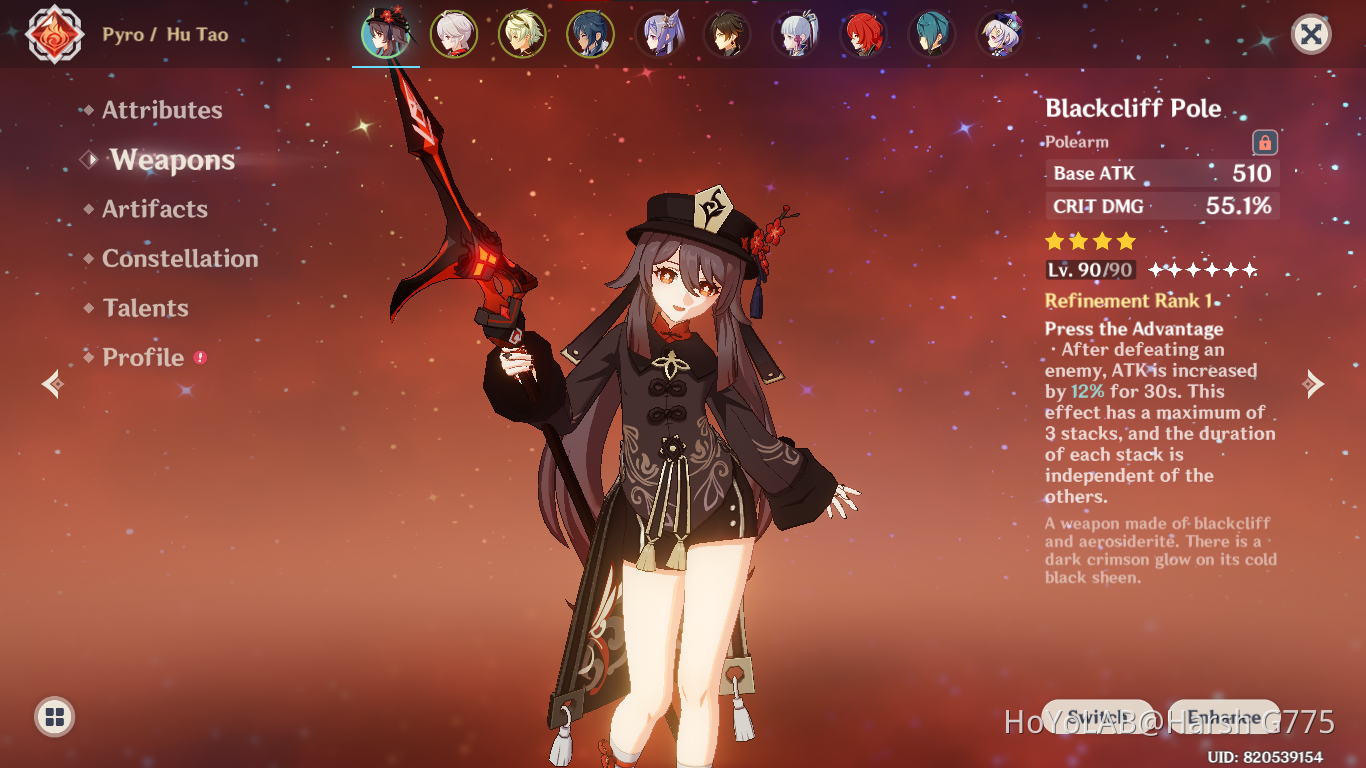This screenshot has width=1366, height=768.
Task: Open the Paimon quick menu
Action: (52, 716)
